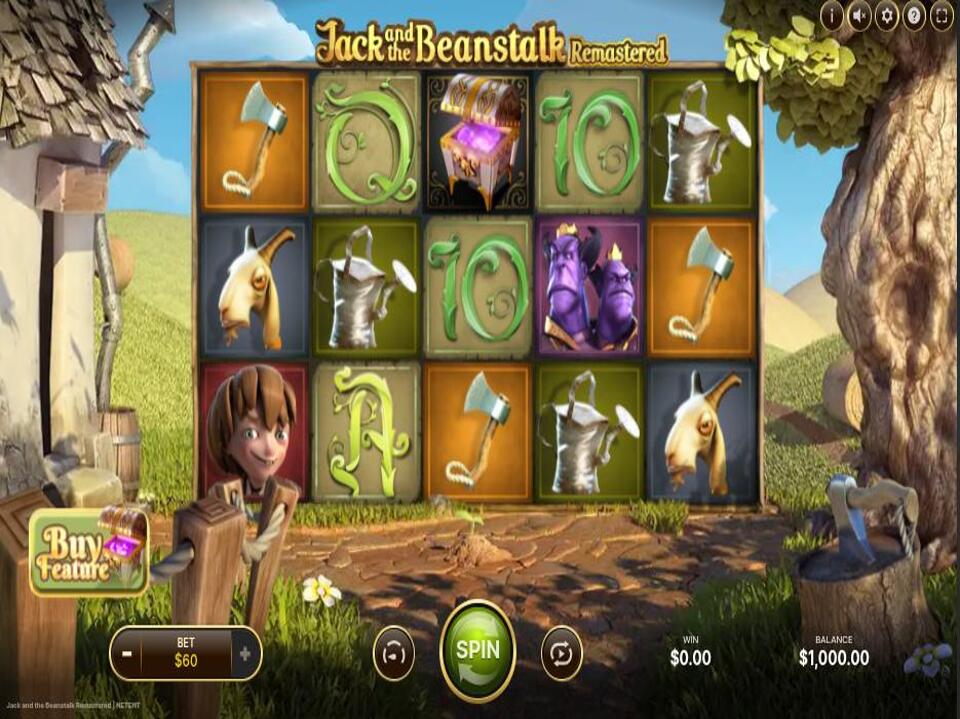
Task: Show the question mark help screen
Action: coord(913,15)
